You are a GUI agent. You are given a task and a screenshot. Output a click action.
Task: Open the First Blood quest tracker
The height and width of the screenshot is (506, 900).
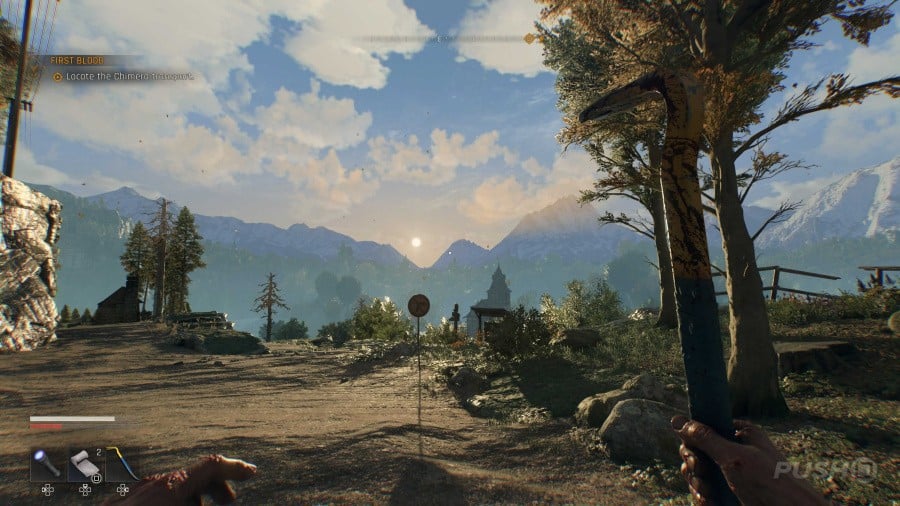[x=76, y=60]
